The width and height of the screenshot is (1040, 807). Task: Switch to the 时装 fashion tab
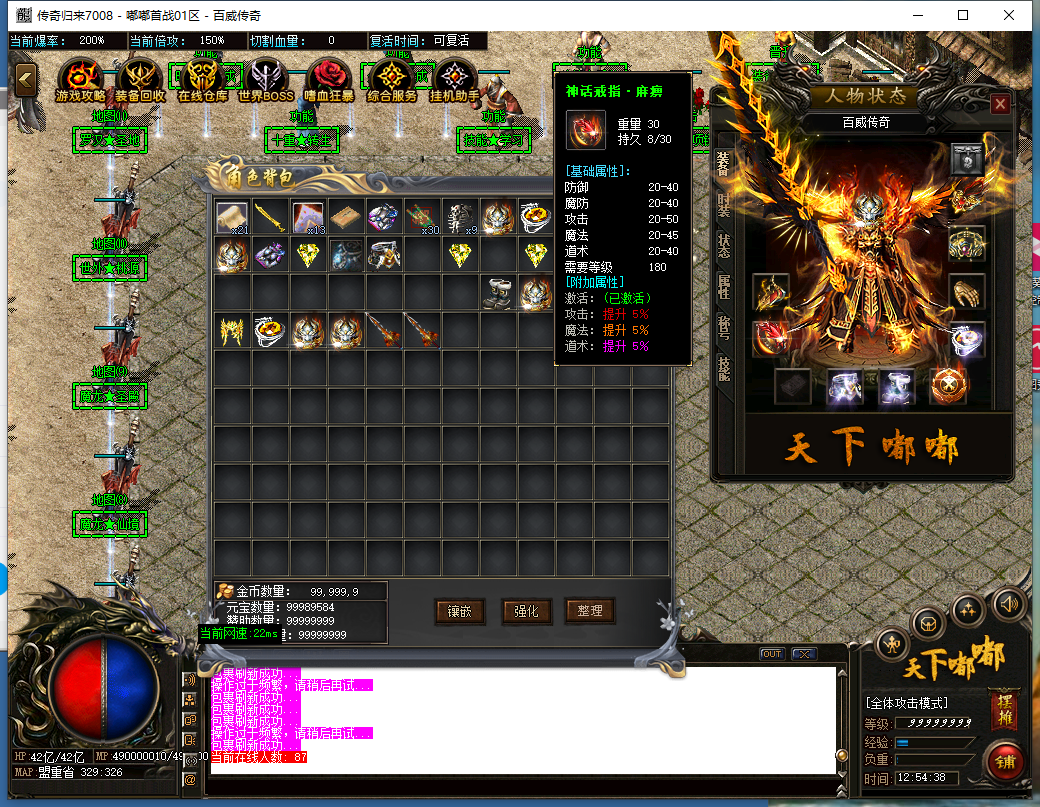coord(724,206)
